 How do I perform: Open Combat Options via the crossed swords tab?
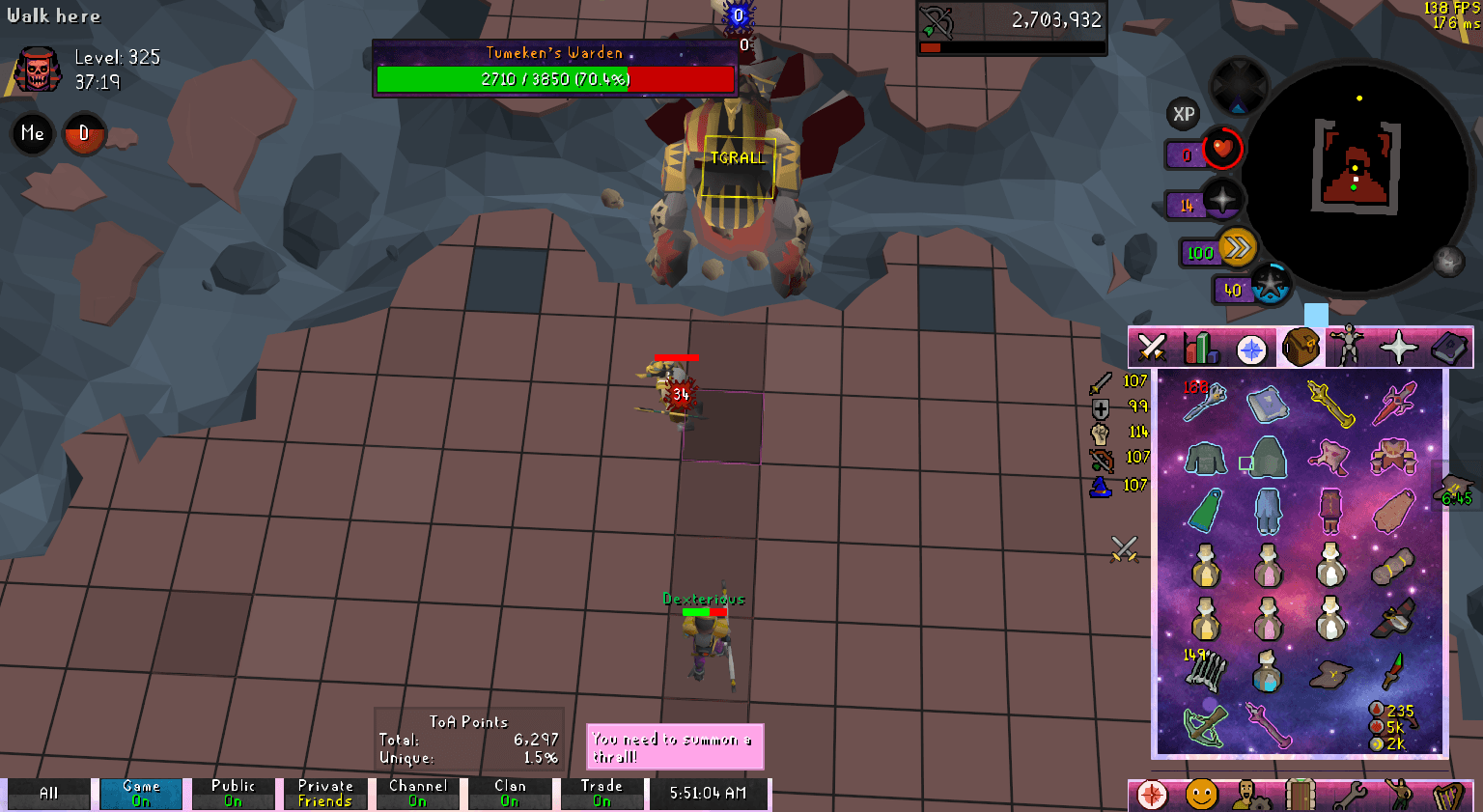tap(1150, 348)
